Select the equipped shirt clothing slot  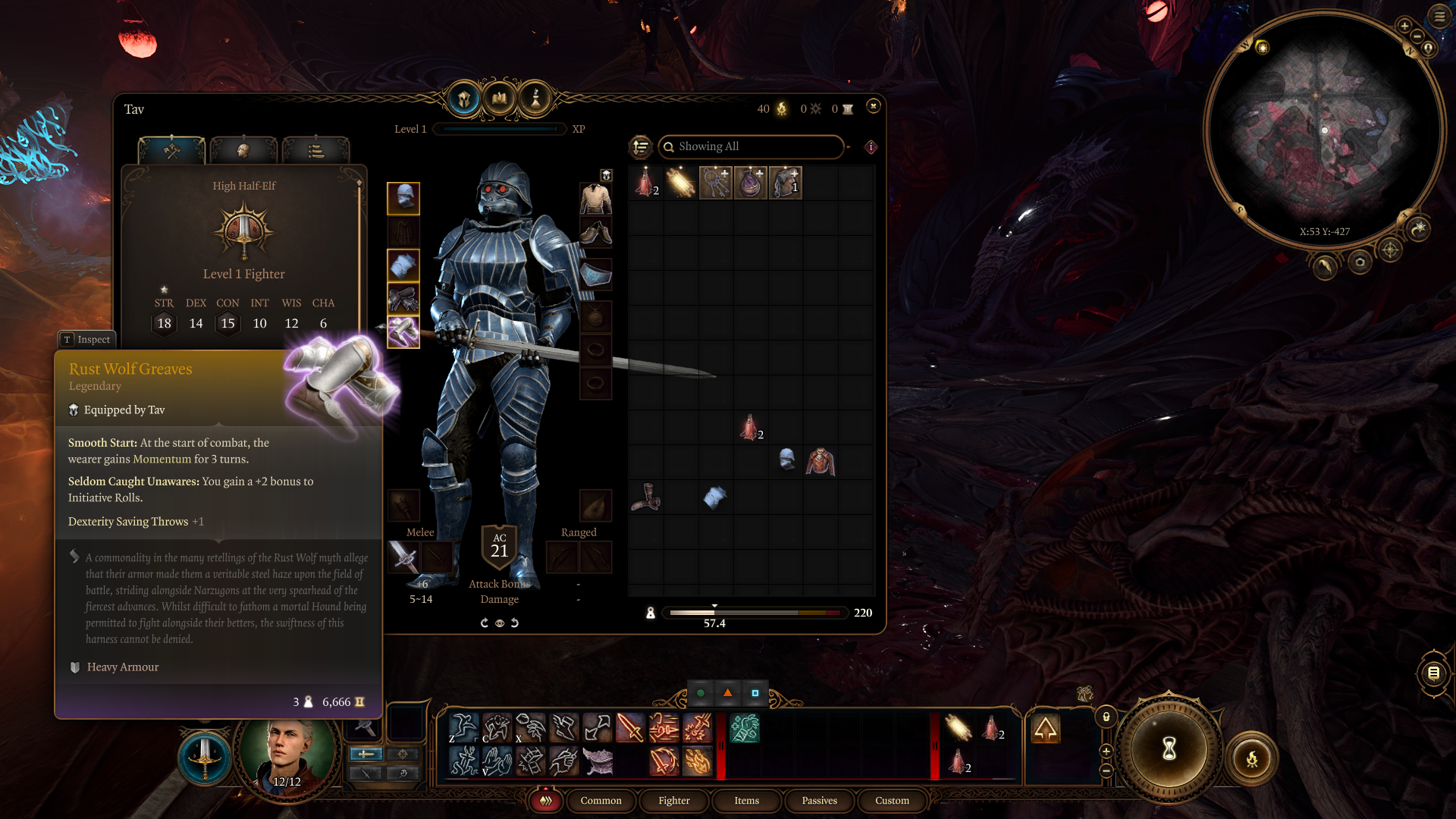596,198
